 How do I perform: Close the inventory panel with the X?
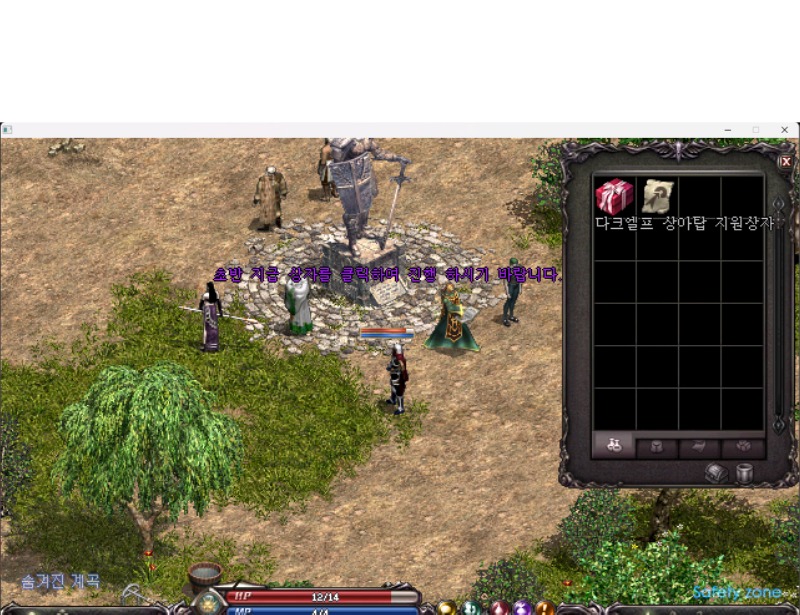[x=785, y=161]
